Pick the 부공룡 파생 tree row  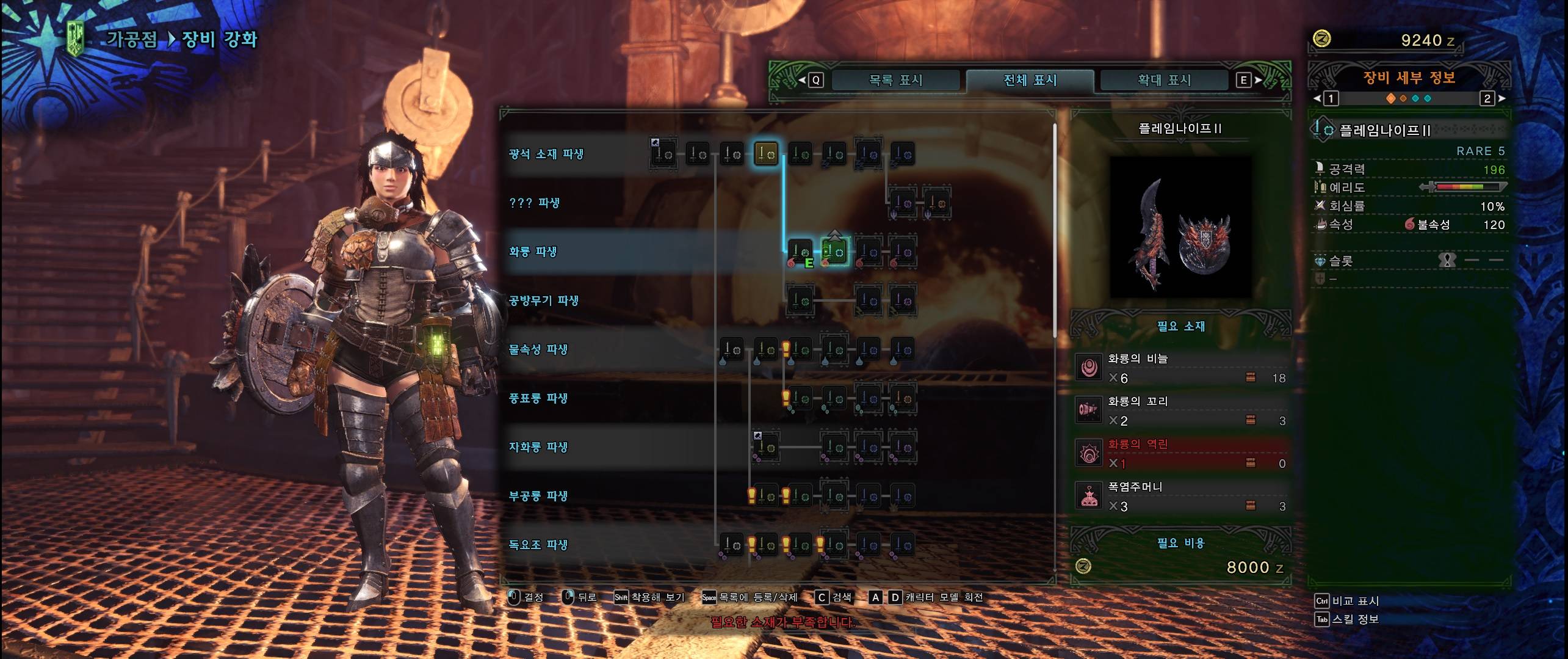[x=538, y=496]
